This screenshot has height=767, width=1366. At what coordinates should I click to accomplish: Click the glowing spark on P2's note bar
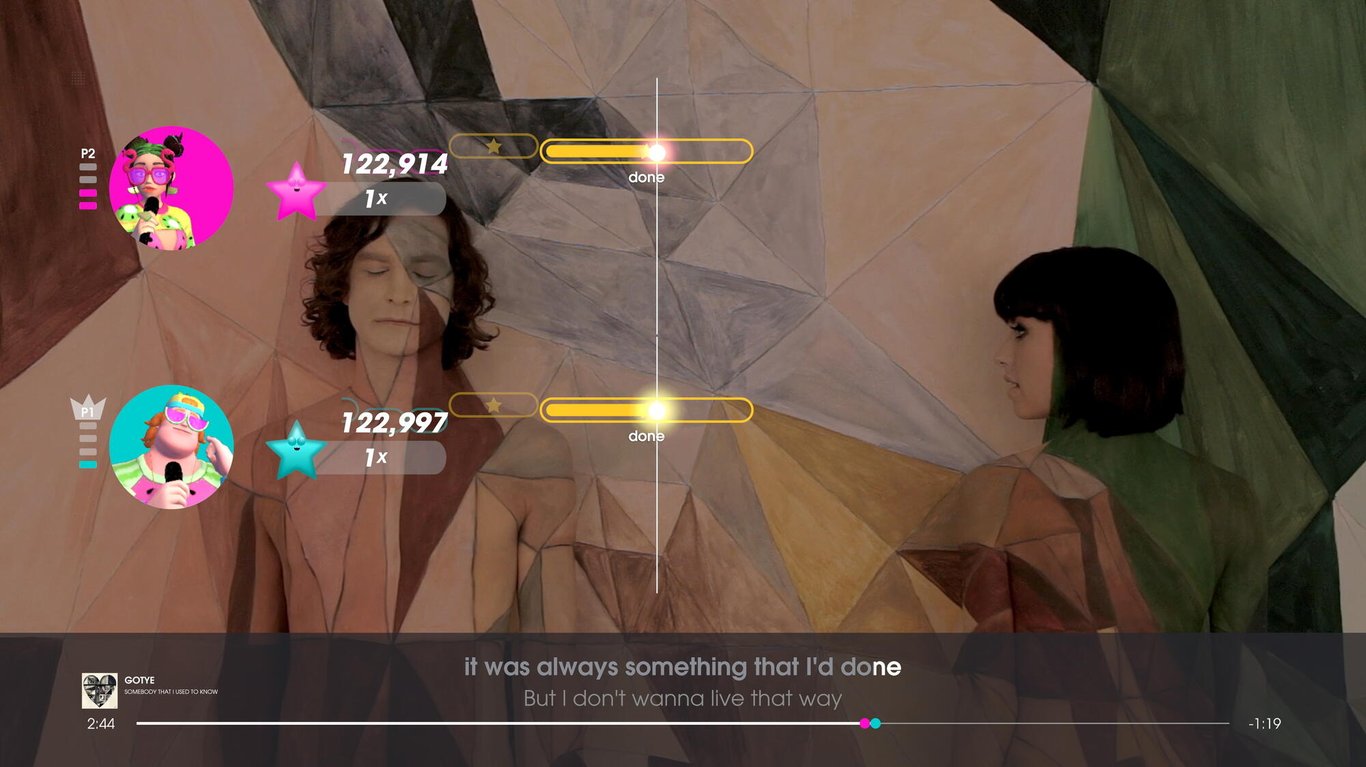tap(657, 151)
